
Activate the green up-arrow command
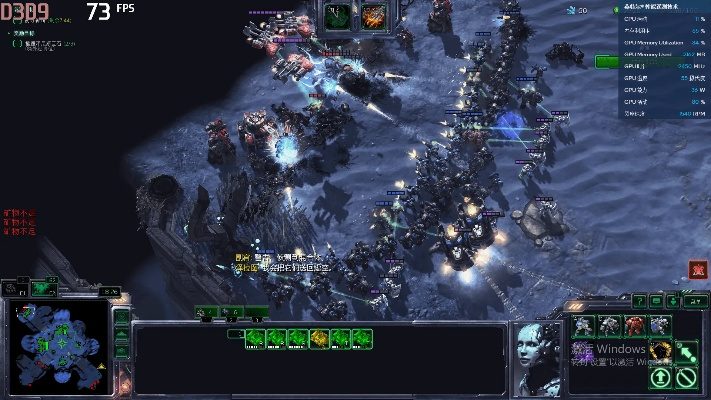[x=660, y=377]
